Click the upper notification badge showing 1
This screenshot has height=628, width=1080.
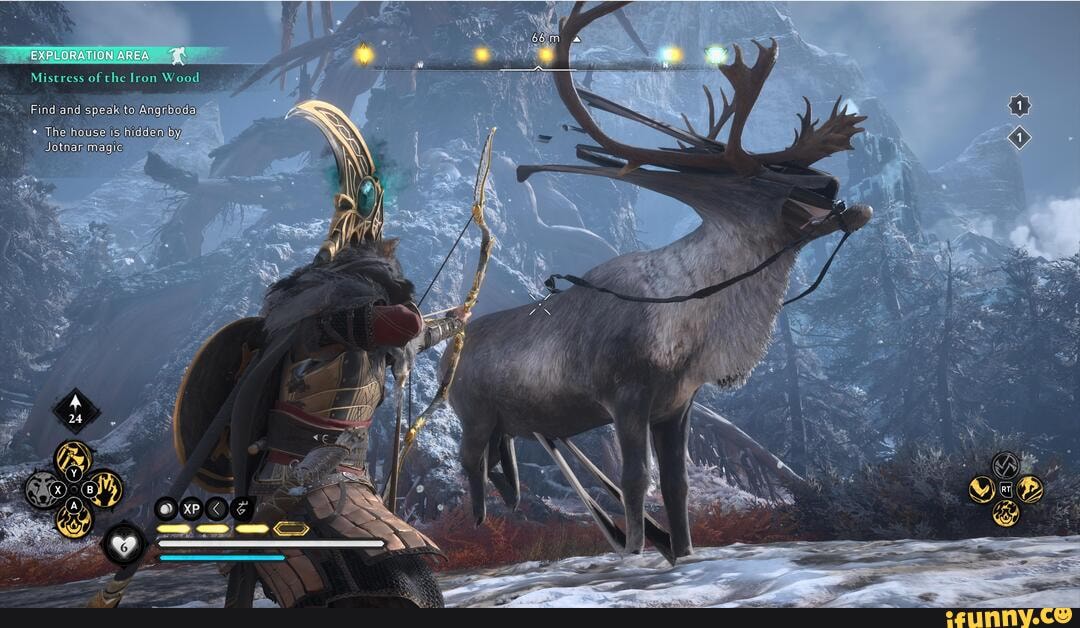coord(1019,106)
